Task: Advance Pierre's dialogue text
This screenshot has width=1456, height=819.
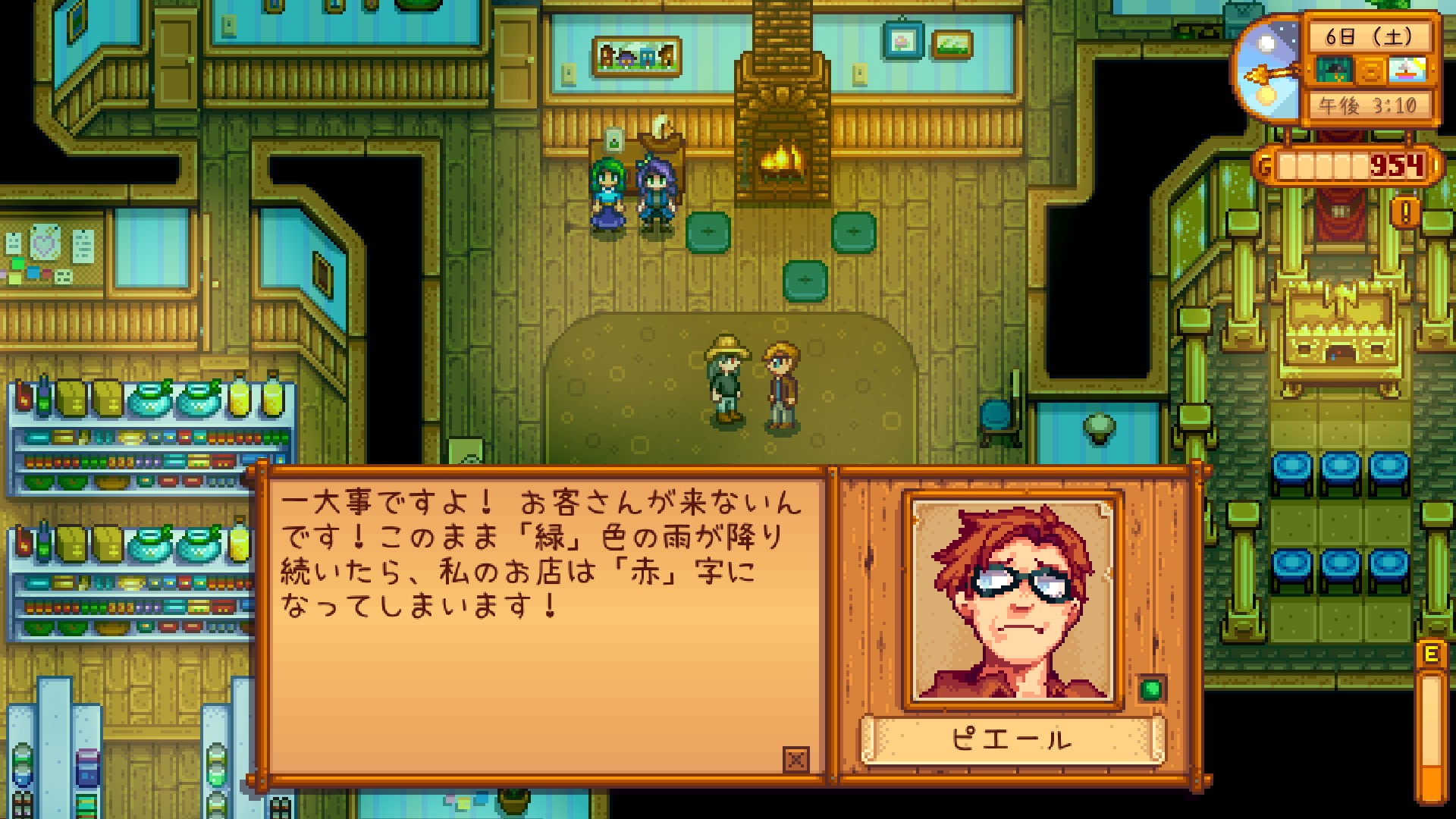Action: pyautogui.click(x=546, y=622)
